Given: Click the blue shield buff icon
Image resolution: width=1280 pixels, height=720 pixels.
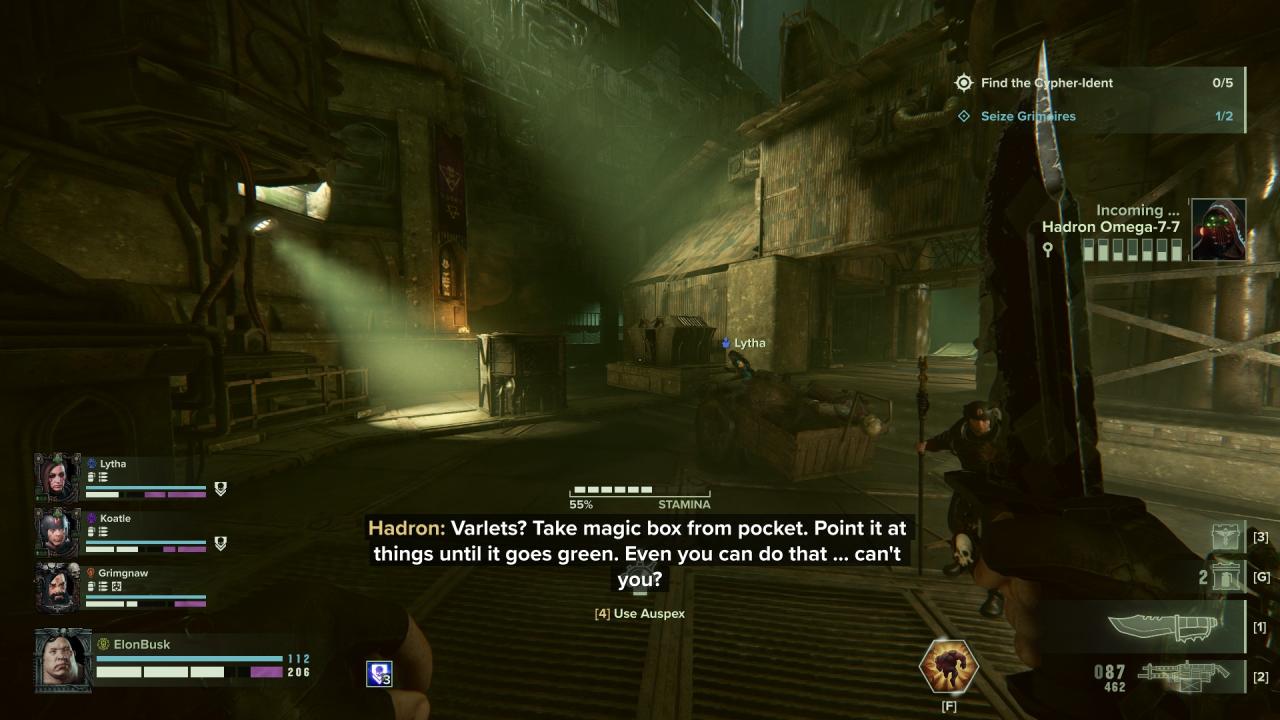Looking at the screenshot, I should 379,674.
